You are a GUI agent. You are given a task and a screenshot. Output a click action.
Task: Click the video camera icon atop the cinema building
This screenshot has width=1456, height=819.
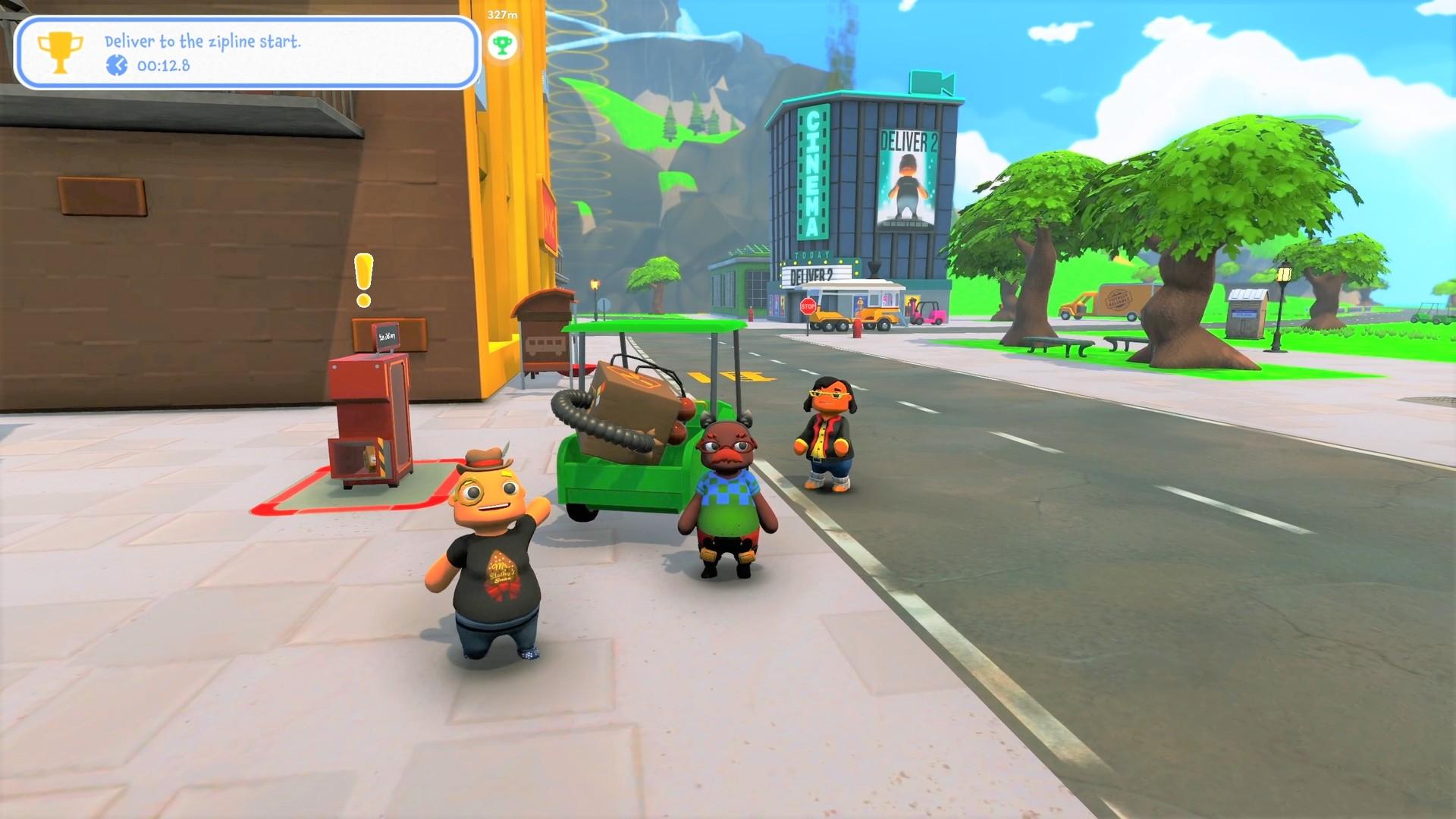coord(930,83)
